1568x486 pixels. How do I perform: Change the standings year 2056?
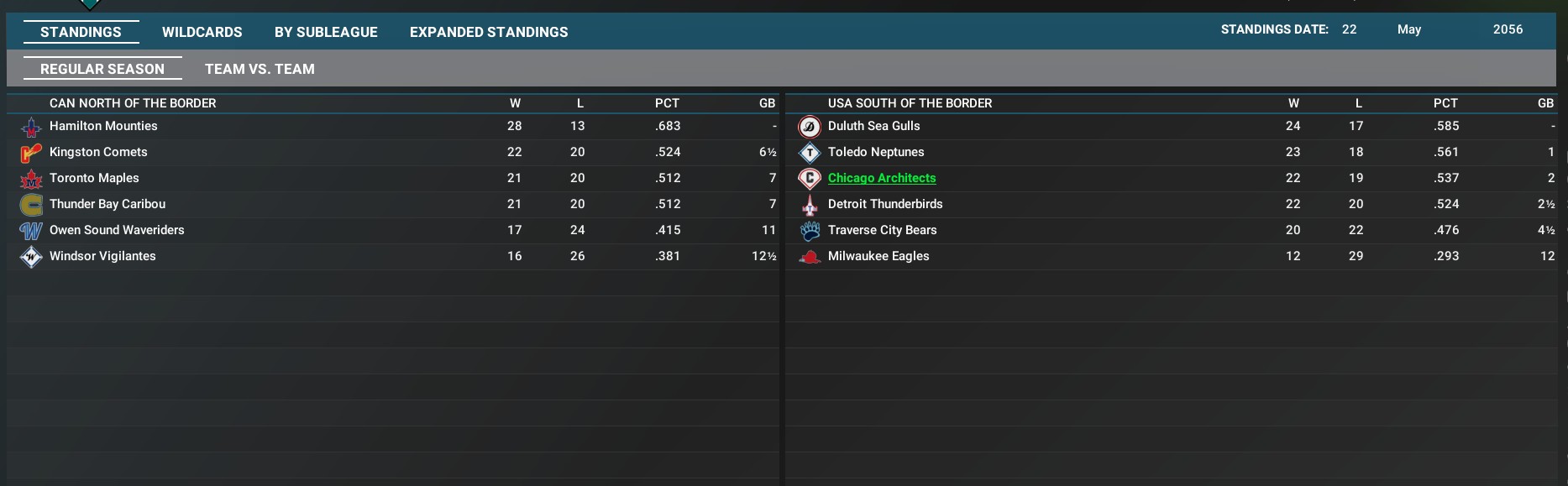click(x=1508, y=29)
